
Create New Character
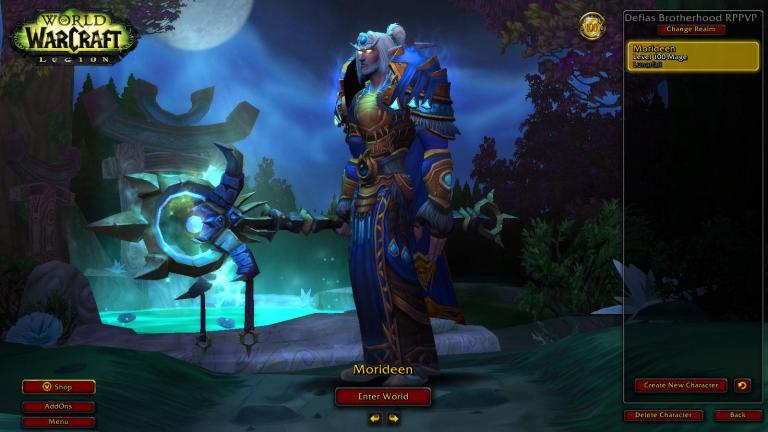[680, 385]
